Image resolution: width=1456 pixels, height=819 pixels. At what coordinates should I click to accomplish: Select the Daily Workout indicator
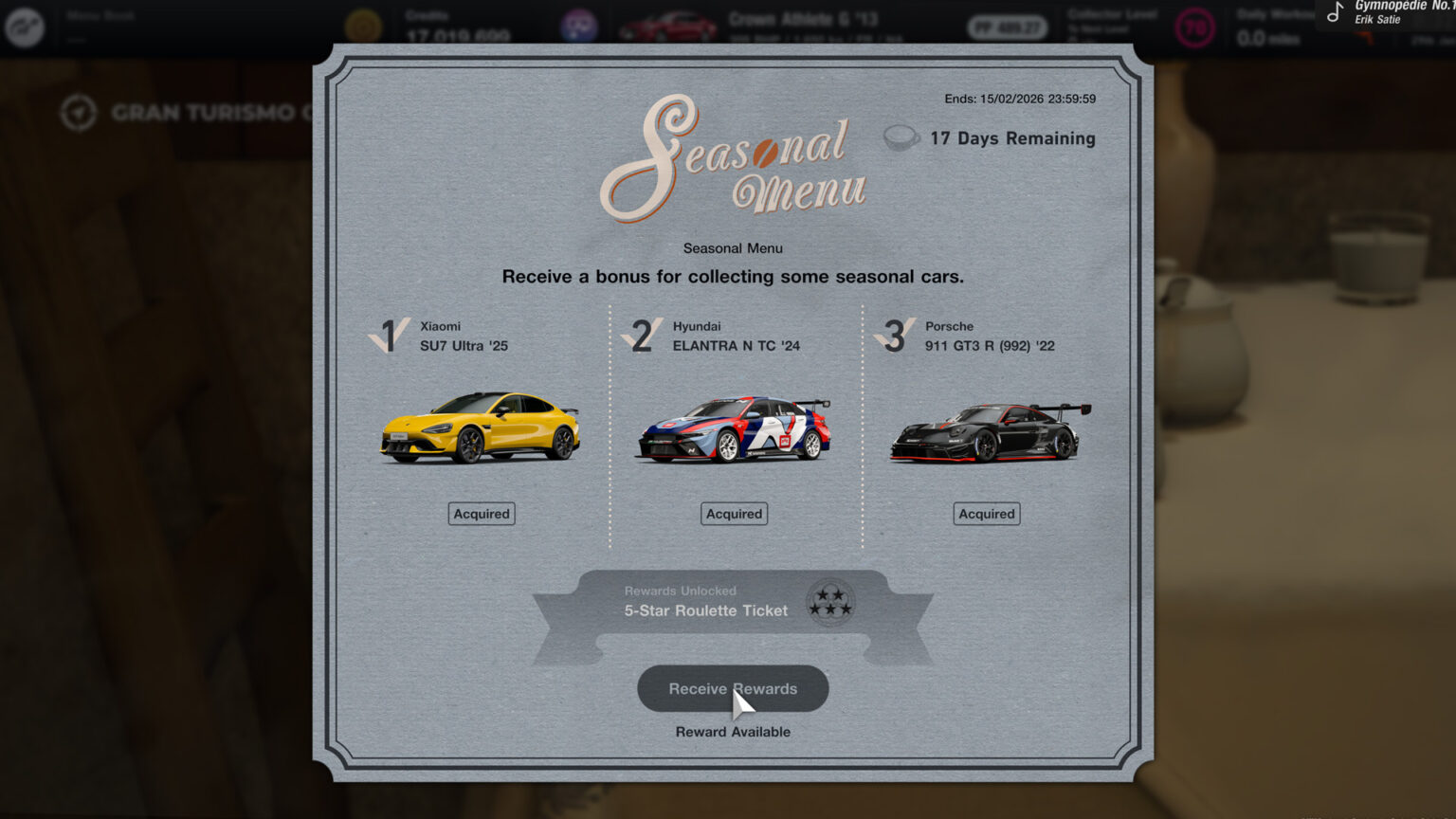pyautogui.click(x=1270, y=24)
